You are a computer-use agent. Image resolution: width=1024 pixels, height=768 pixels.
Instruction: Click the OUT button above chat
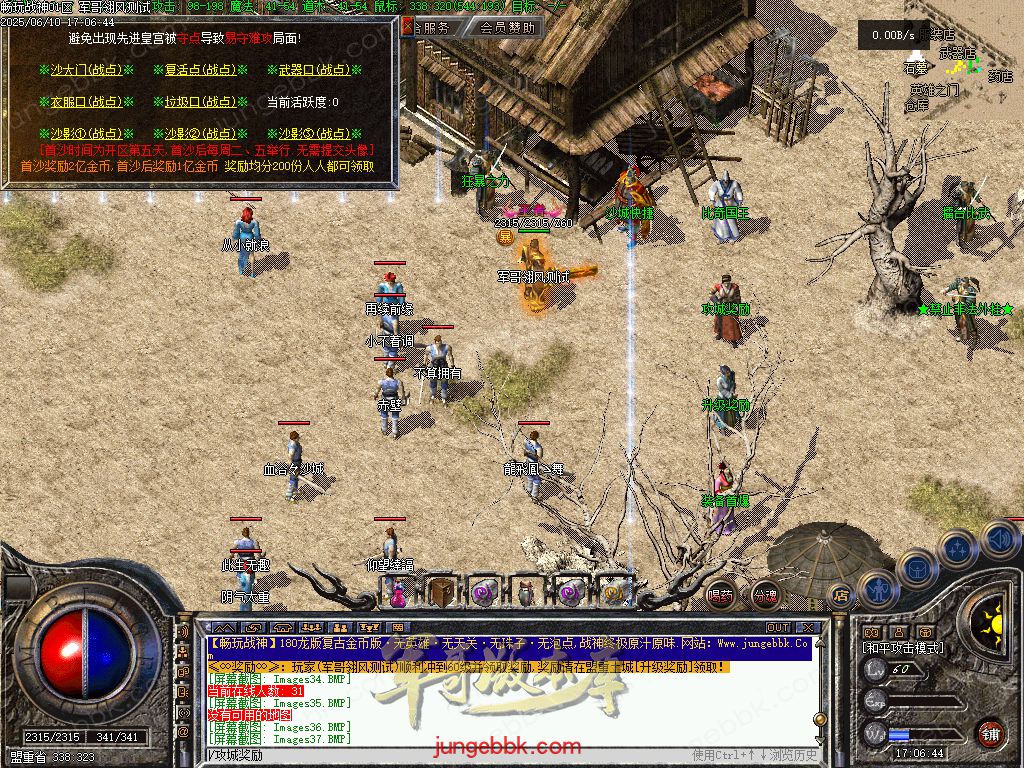[x=777, y=627]
